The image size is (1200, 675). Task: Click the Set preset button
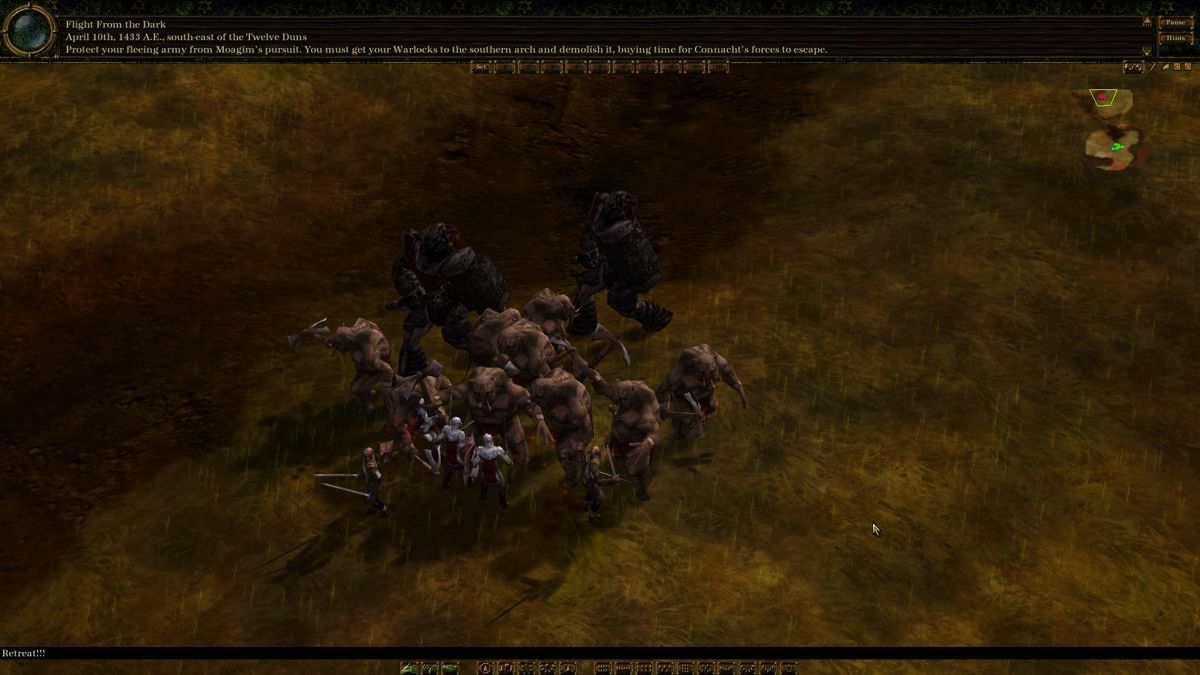481,67
